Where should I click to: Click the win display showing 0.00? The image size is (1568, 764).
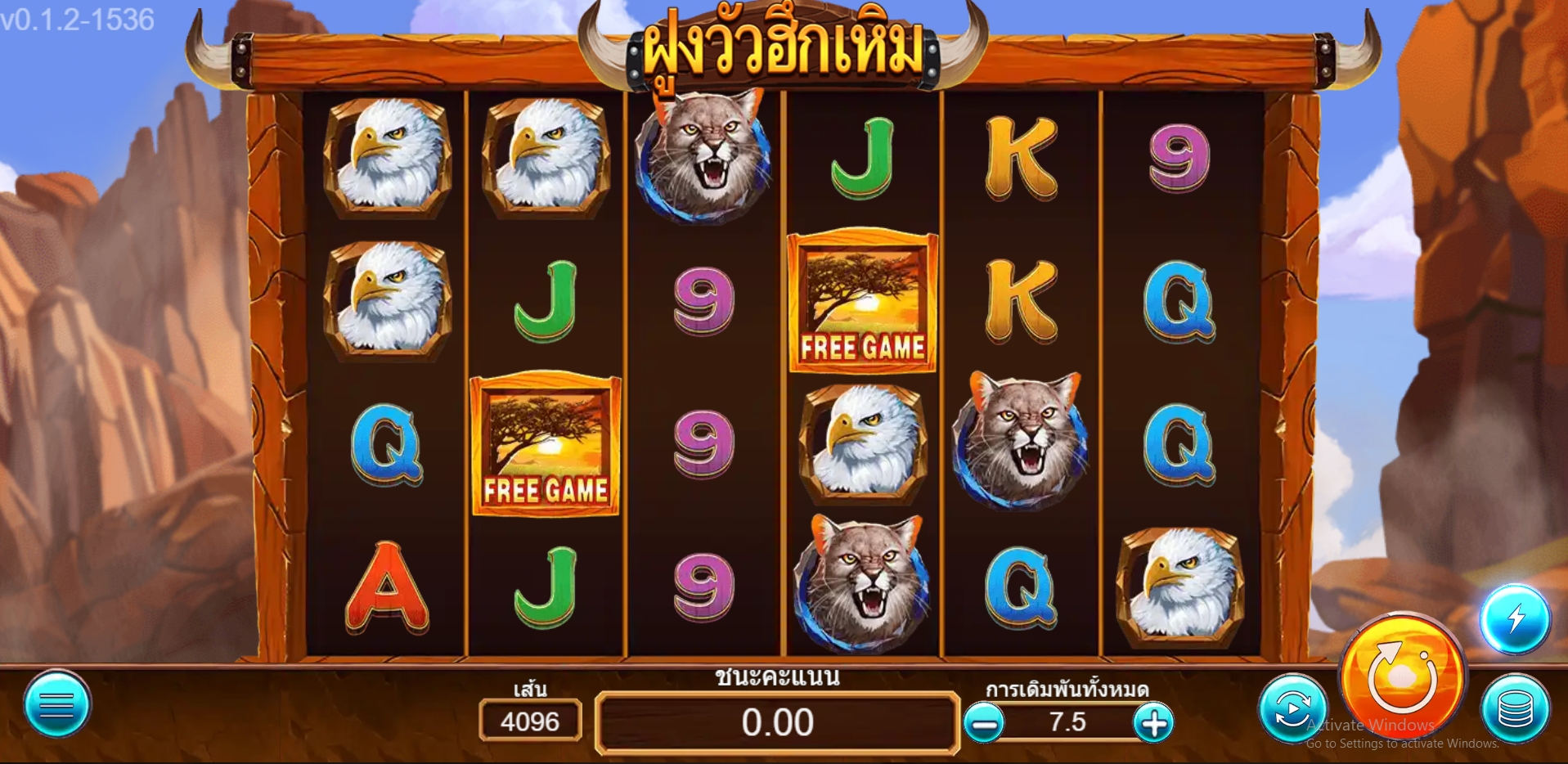click(779, 723)
